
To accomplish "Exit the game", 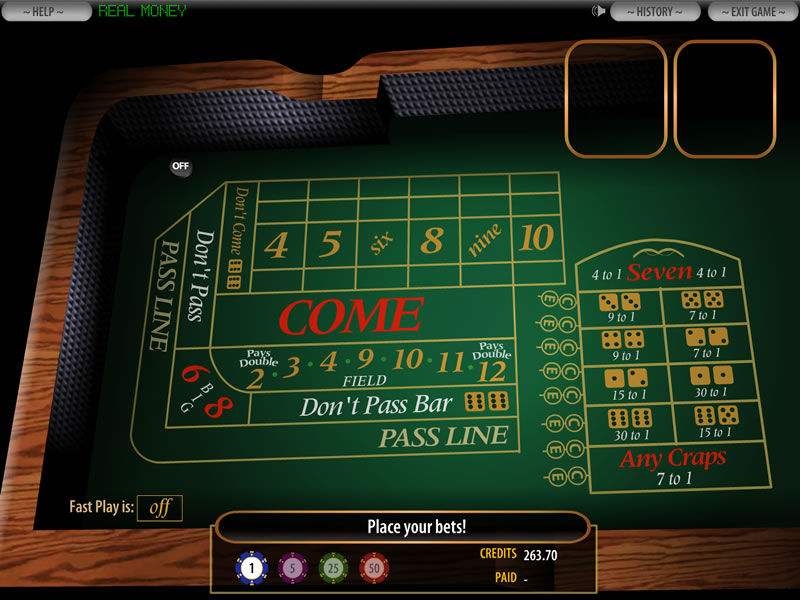I will pos(754,11).
